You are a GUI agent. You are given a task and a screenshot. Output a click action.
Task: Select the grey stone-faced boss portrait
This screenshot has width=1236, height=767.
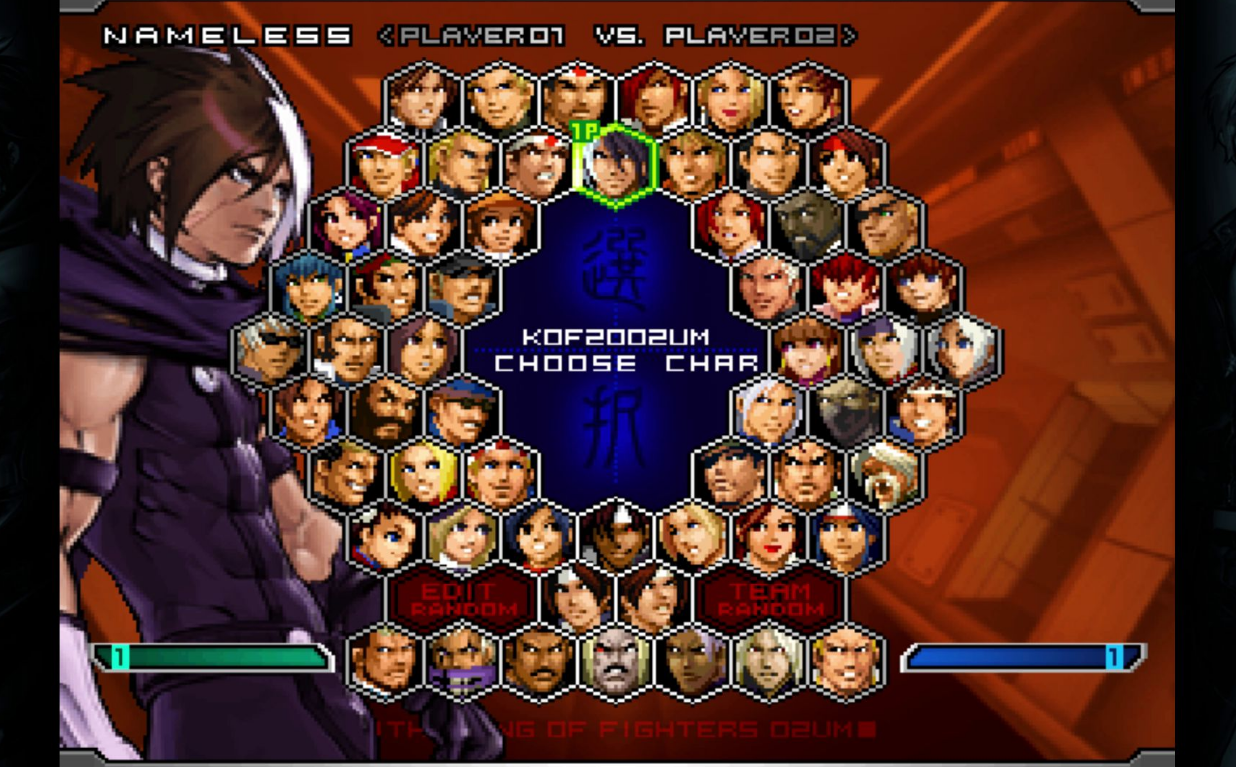[x=615, y=660]
